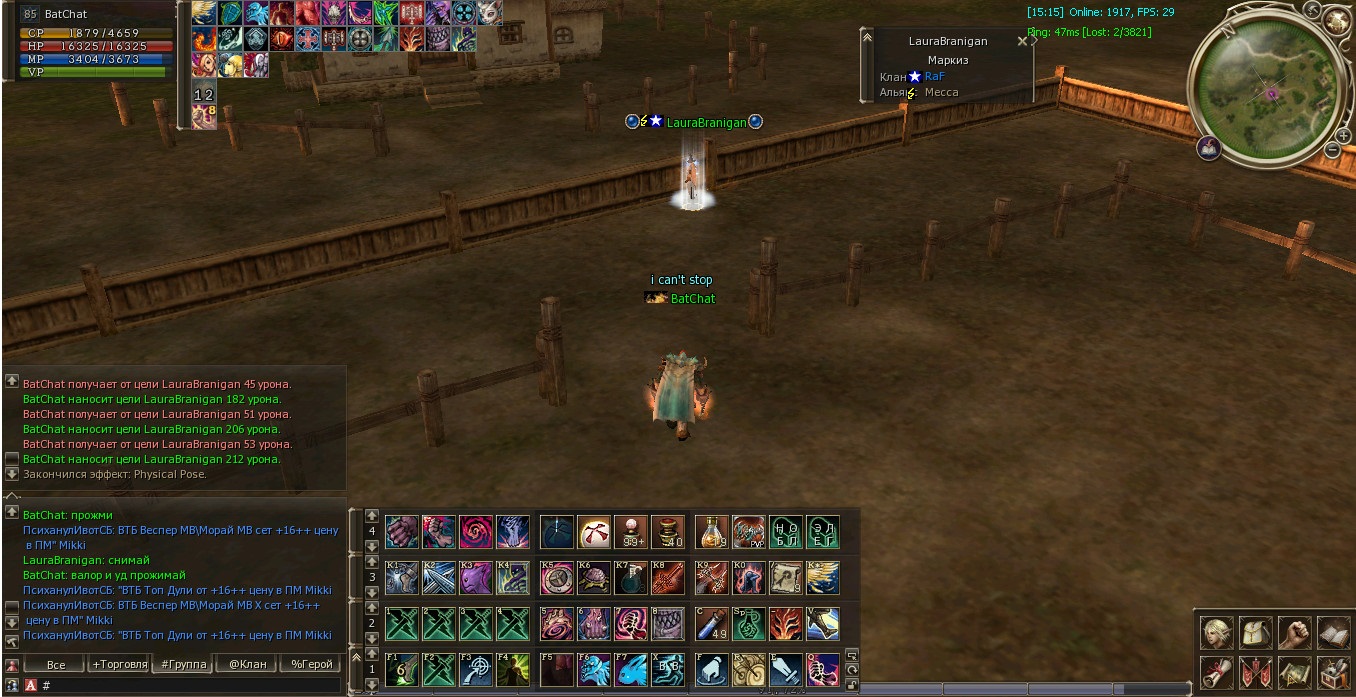
Task: Use the yellow flask with count 19
Action: [x=711, y=532]
